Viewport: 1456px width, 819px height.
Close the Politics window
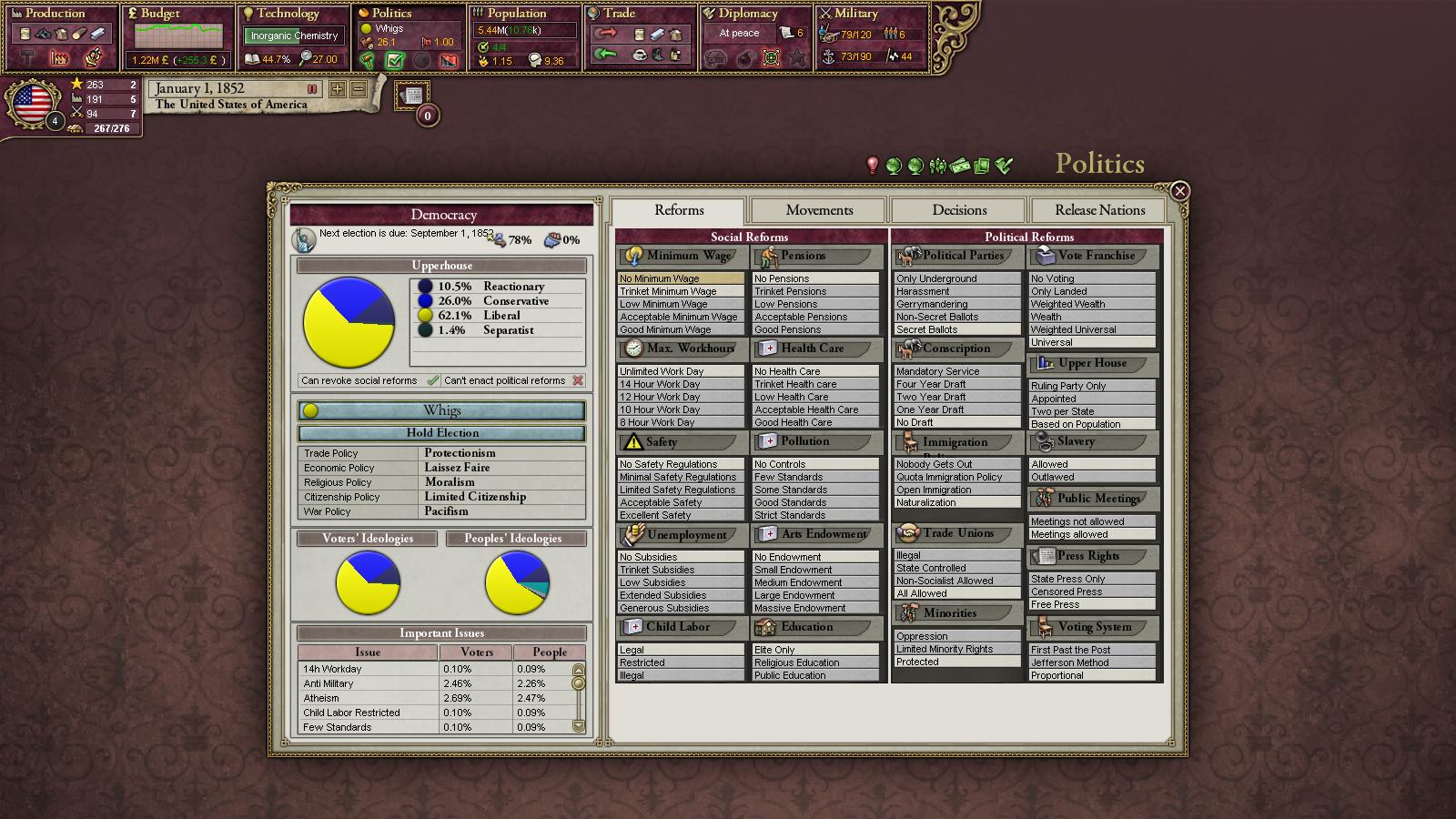[1179, 191]
